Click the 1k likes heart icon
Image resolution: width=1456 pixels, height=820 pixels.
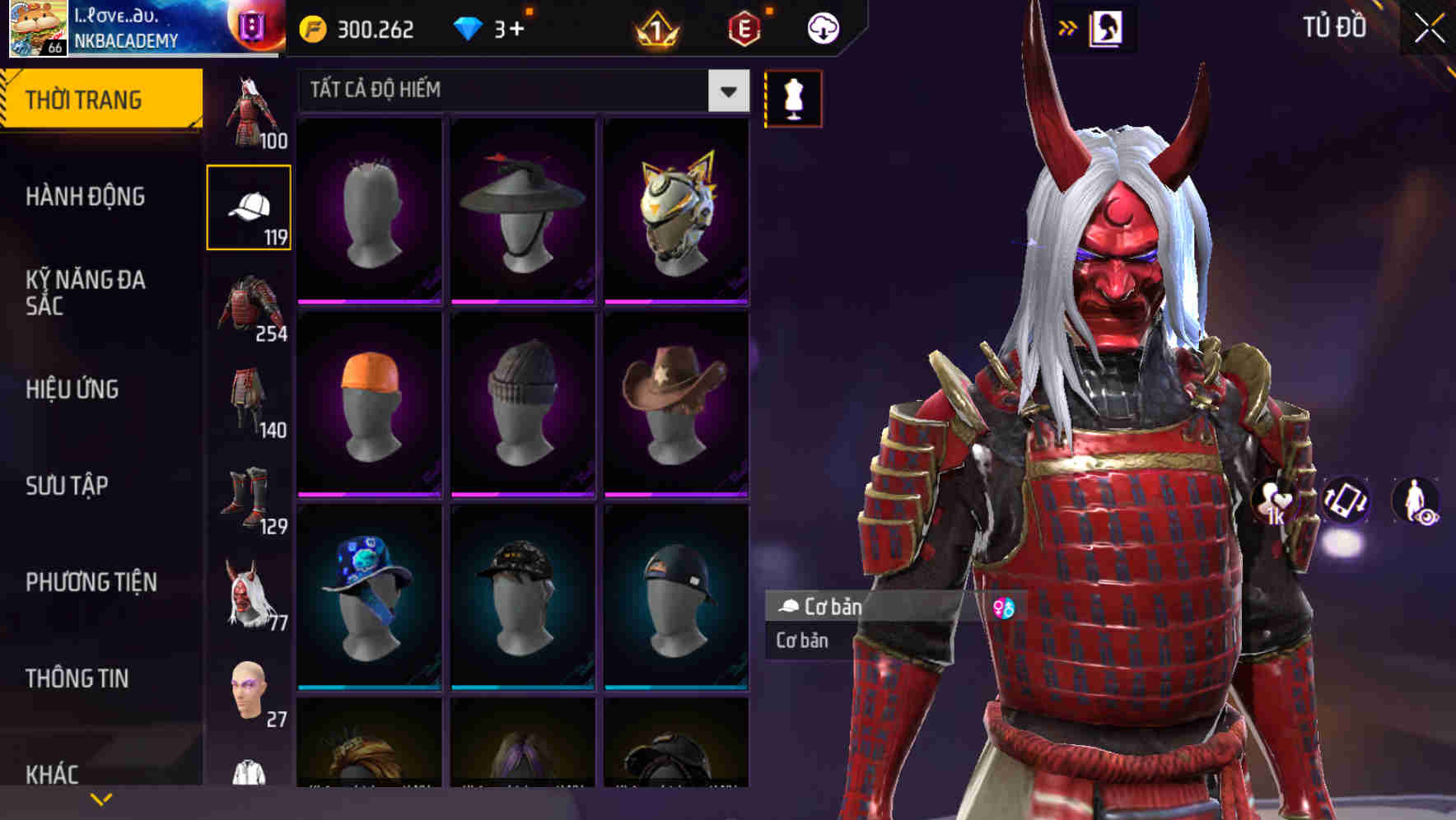tap(1272, 504)
